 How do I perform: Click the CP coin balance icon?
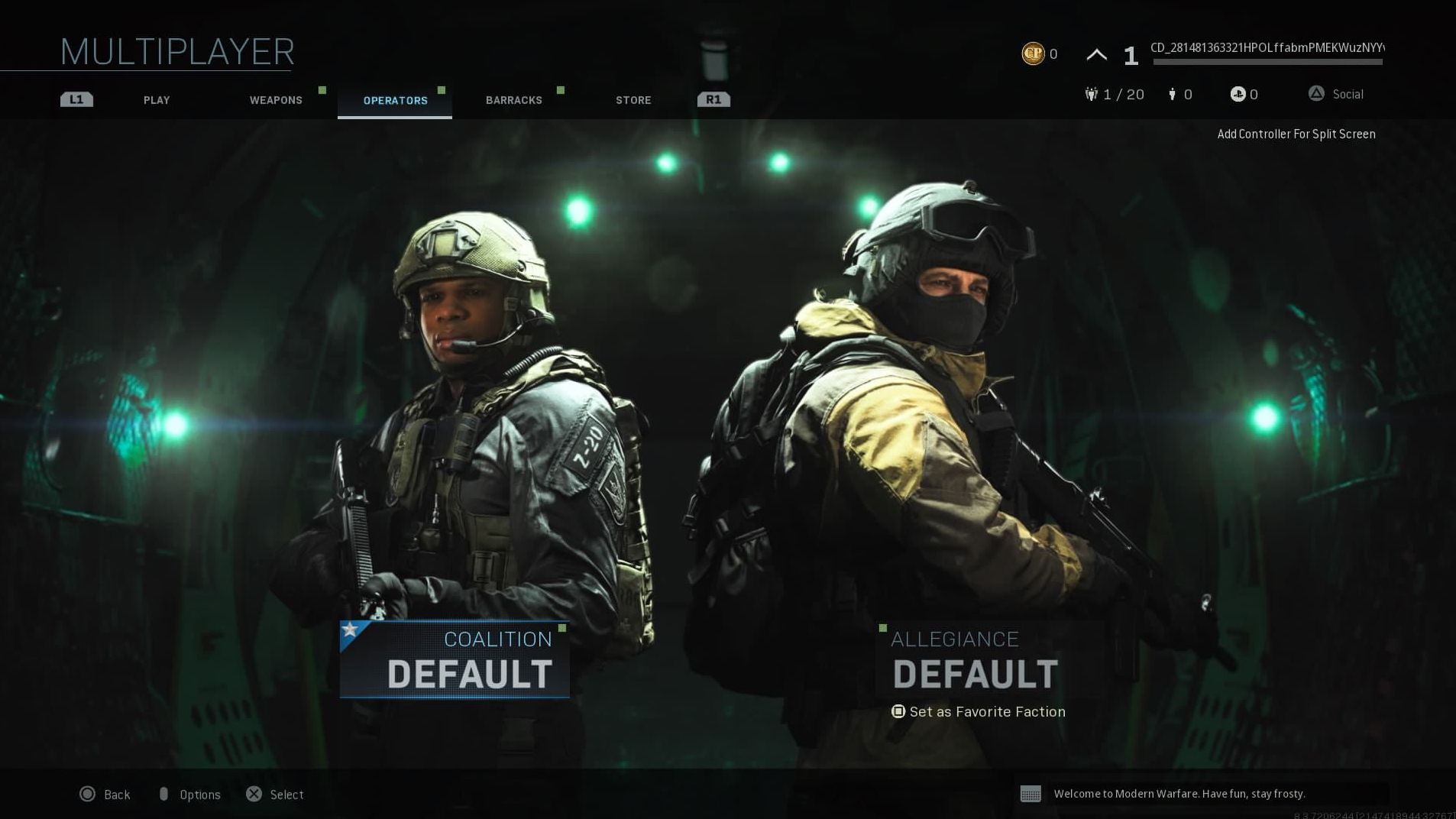coord(1032,53)
